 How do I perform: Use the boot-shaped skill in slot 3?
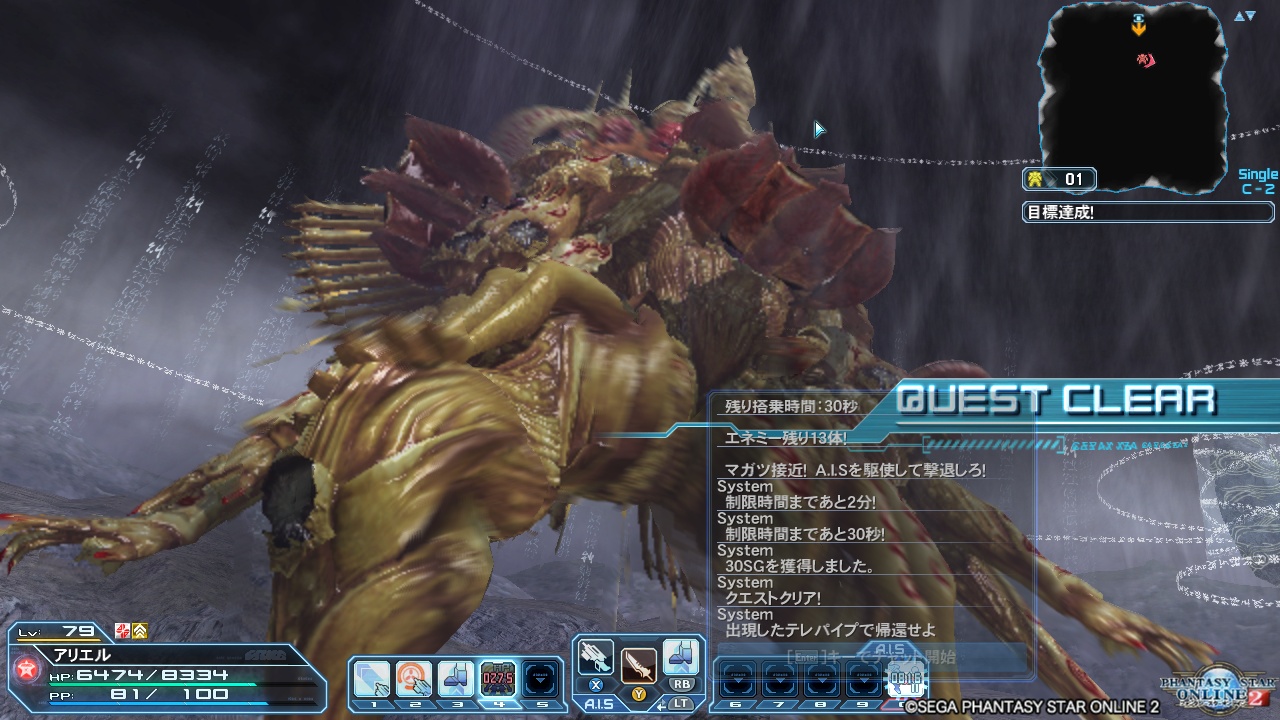coord(457,679)
